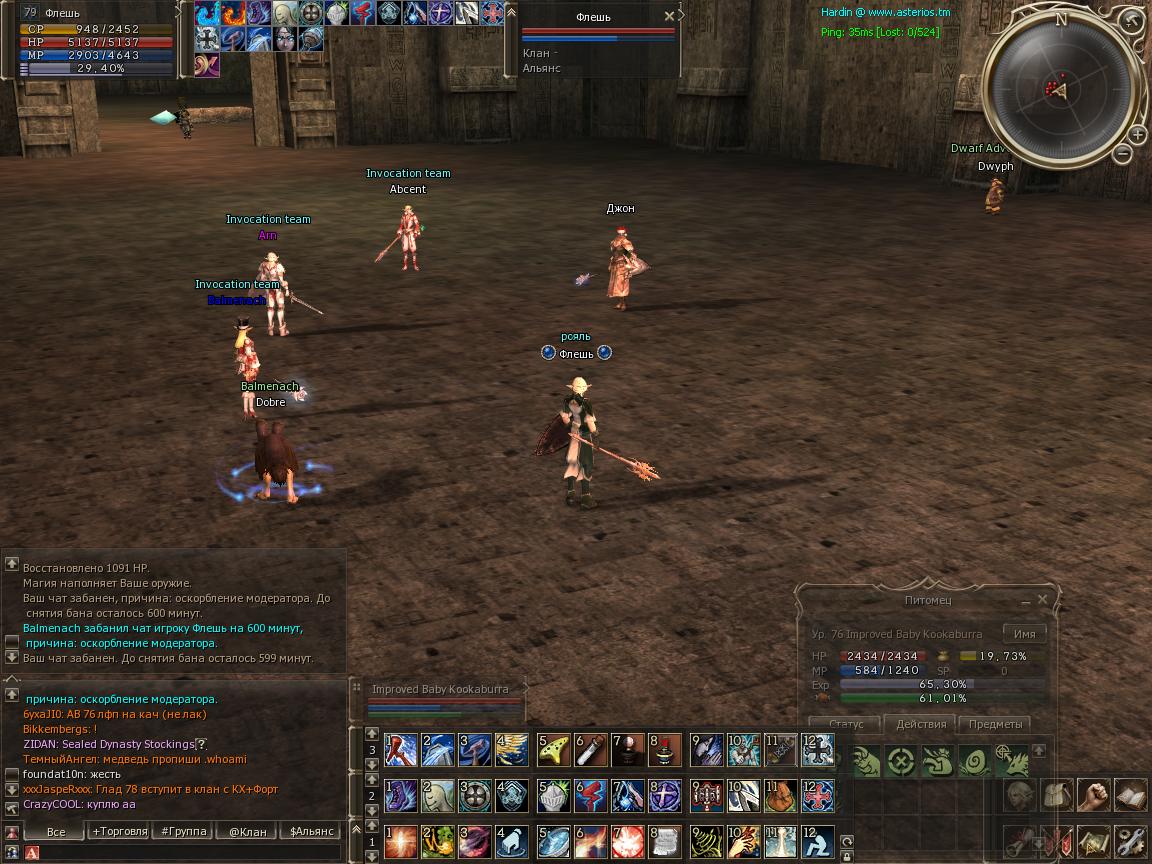Open system settings wrench-and-gear icon
Image resolution: width=1152 pixels, height=864 pixels.
pyautogui.click(x=1130, y=840)
